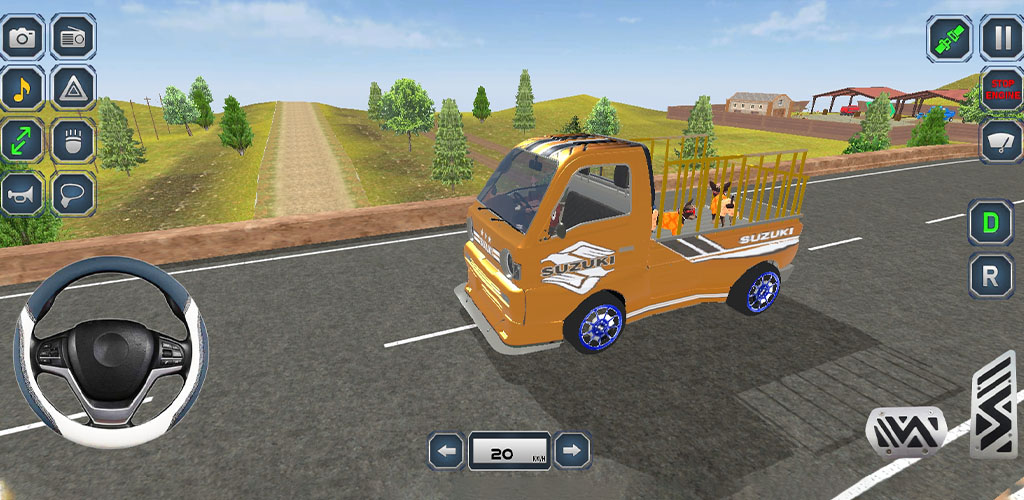Activate the hazard warning lights

(x=73, y=89)
